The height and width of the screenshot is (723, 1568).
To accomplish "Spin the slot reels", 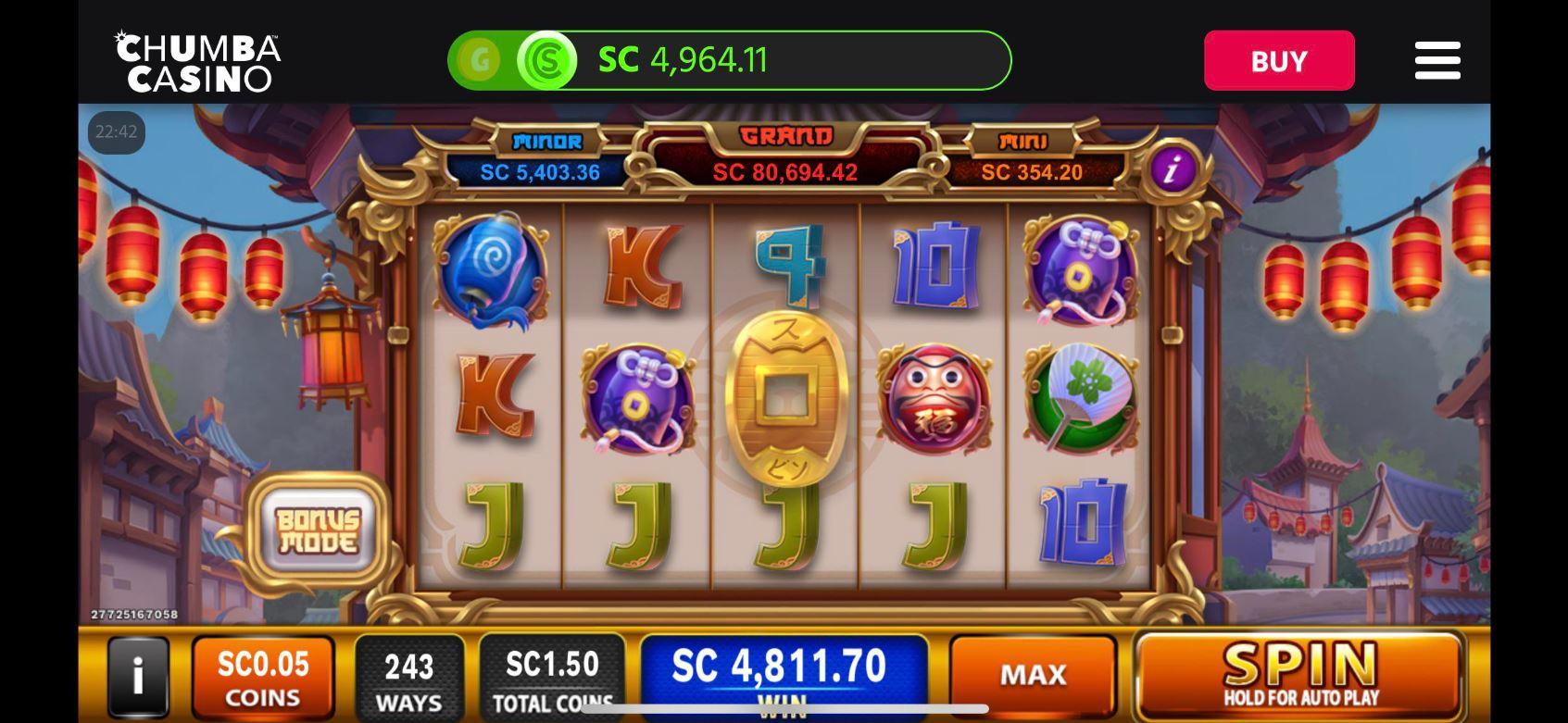I will pos(1298,675).
